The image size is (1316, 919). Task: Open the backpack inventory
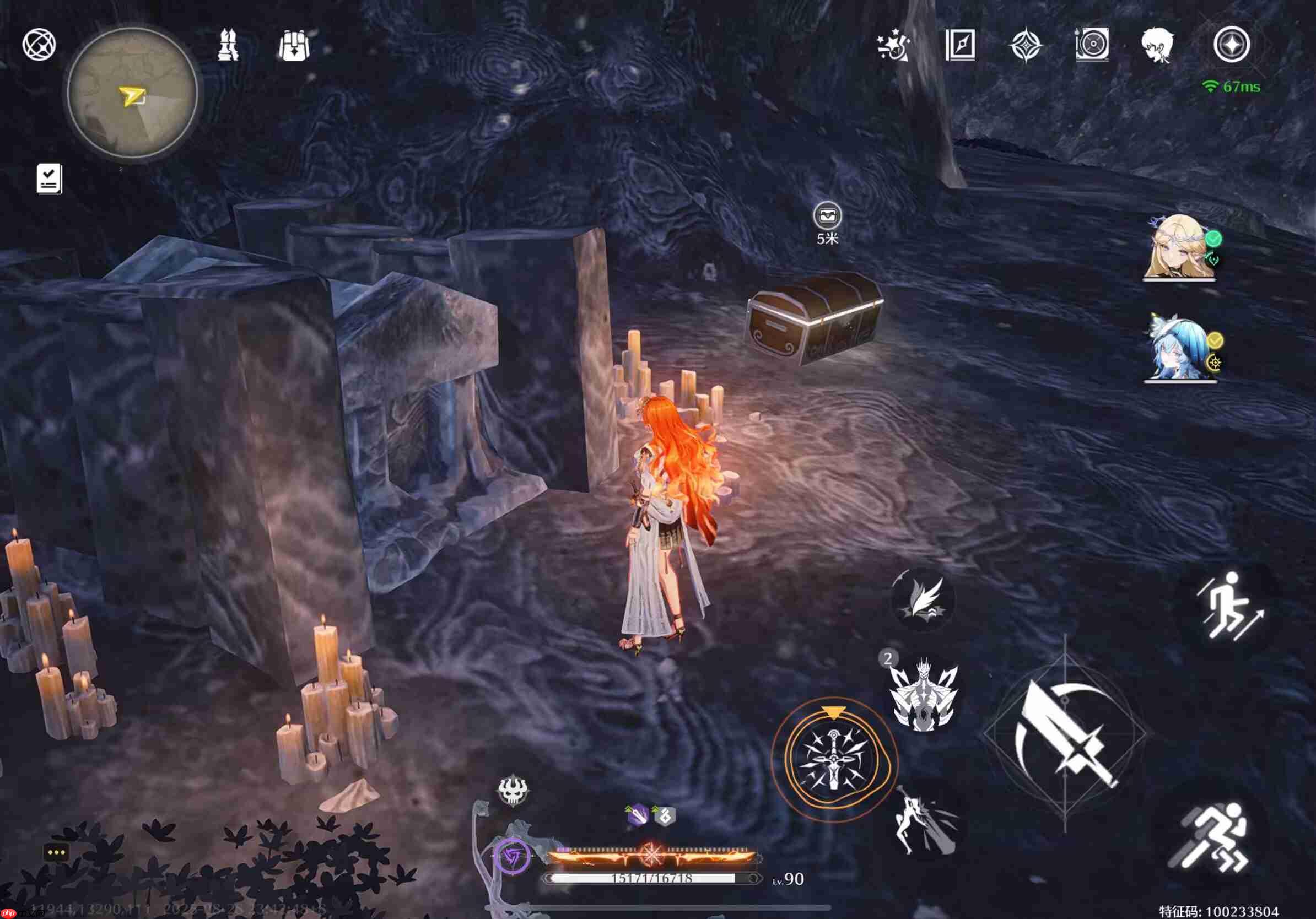pyautogui.click(x=294, y=45)
